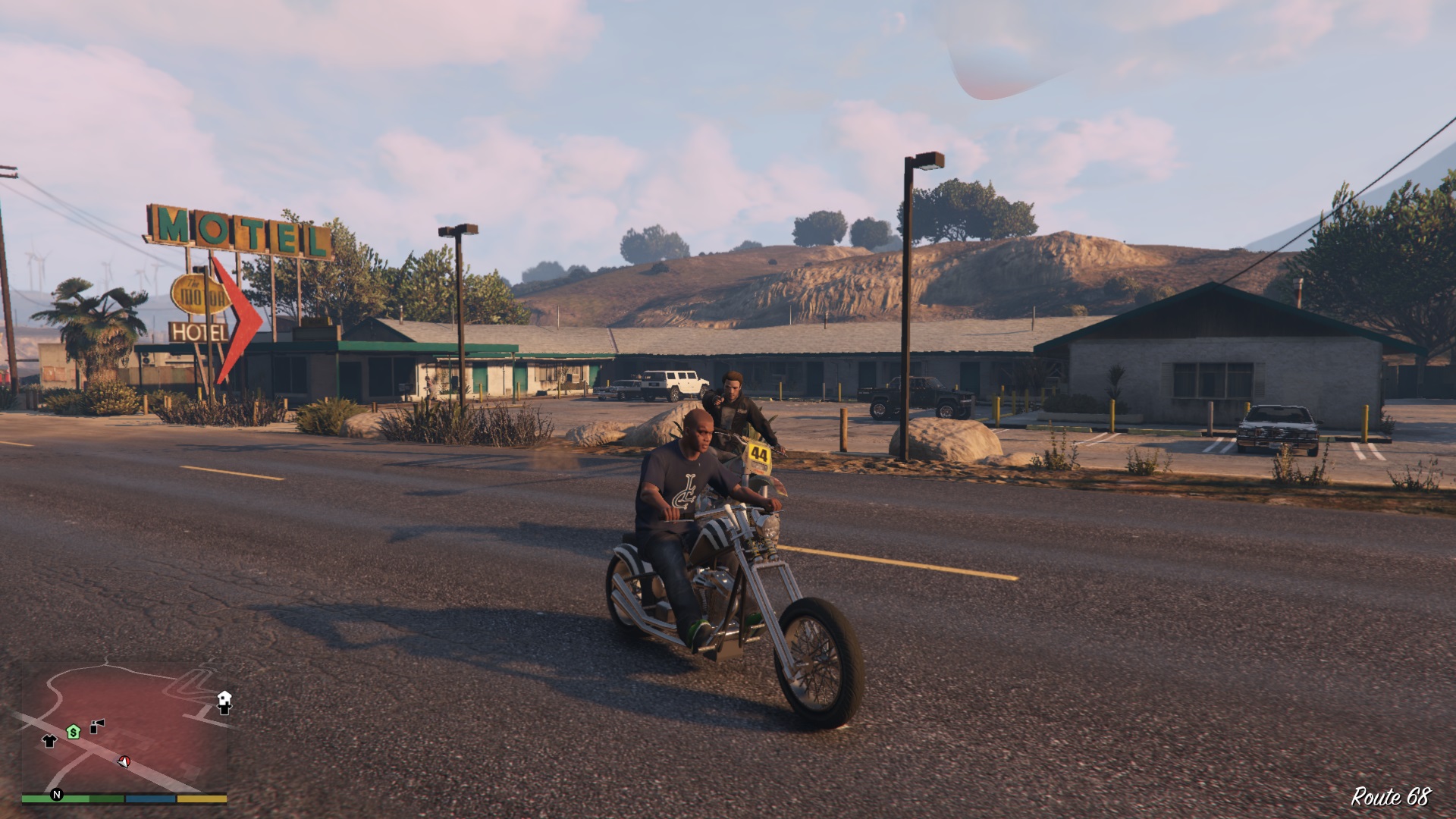Click the N compass indicator below the minimap

[x=57, y=795]
